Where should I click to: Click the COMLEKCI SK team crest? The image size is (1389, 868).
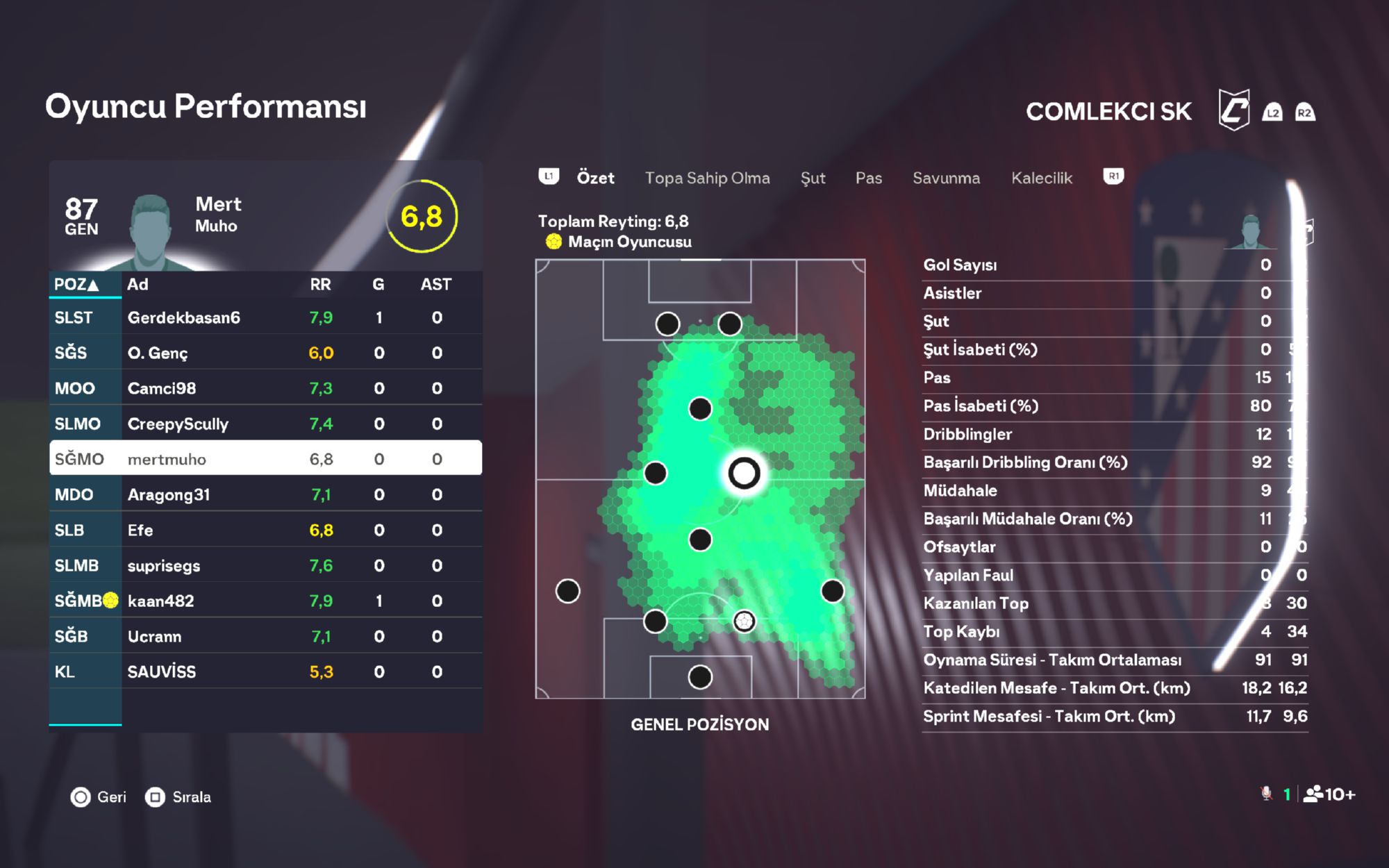1234,110
